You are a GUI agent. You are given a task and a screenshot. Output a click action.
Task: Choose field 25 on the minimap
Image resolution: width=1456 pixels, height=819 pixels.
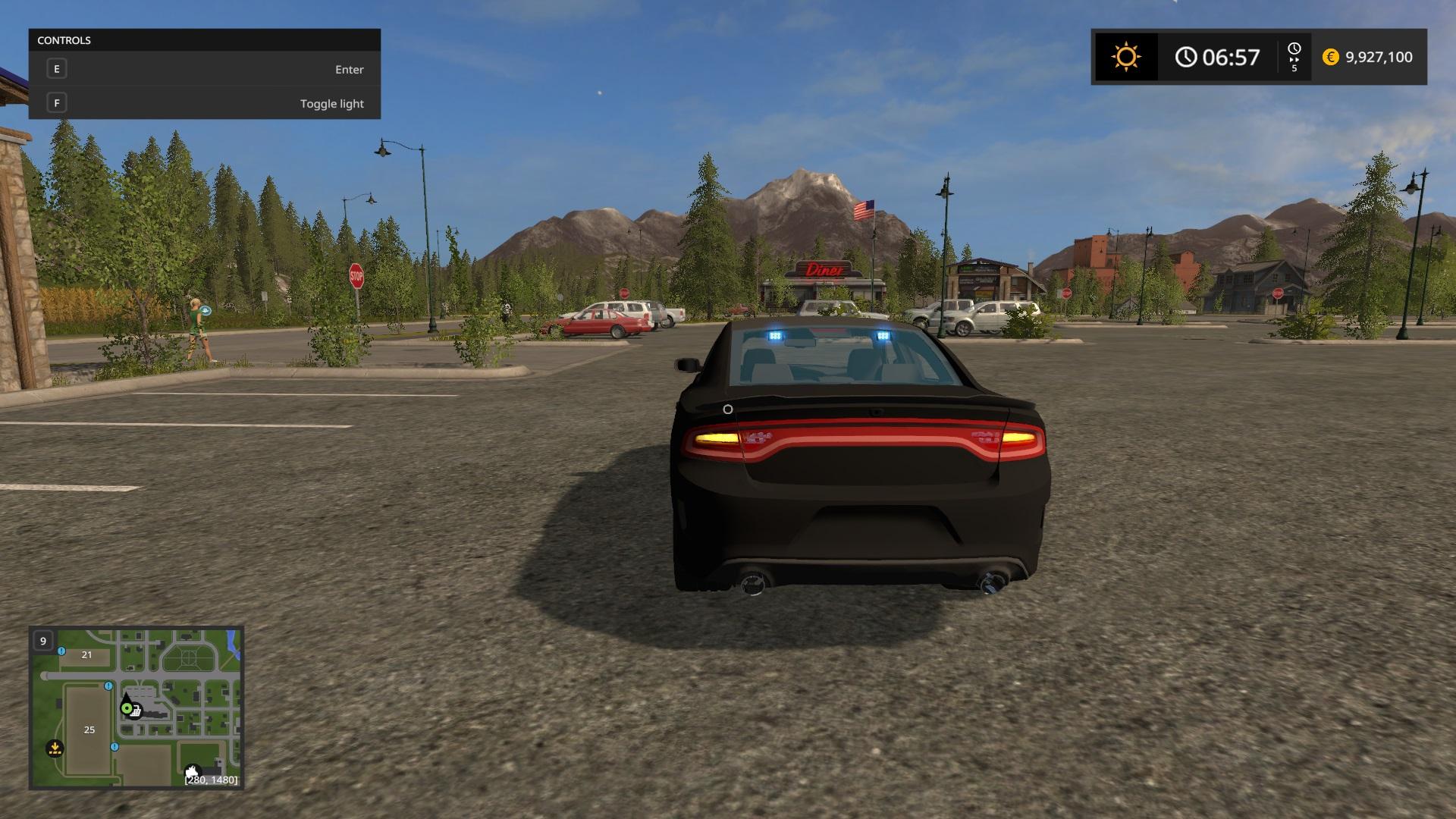[x=89, y=730]
